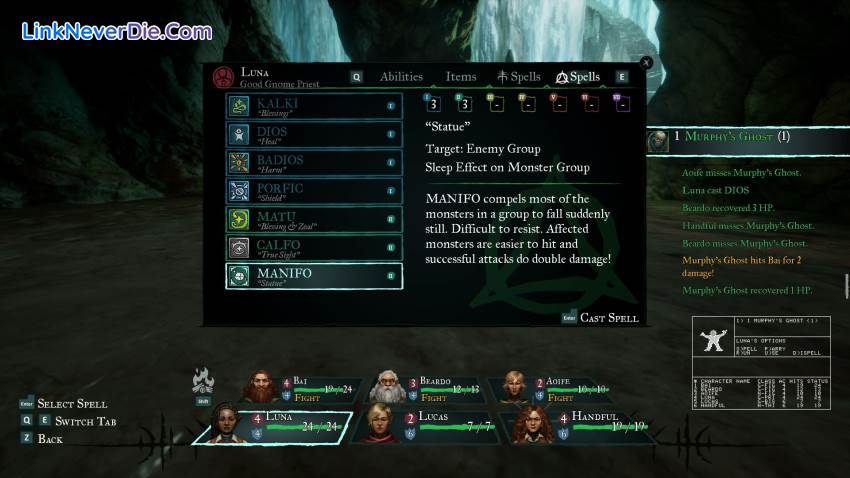Image resolution: width=850 pixels, height=478 pixels.
Task: Pick the BADIOS harm spell
Action: point(314,162)
